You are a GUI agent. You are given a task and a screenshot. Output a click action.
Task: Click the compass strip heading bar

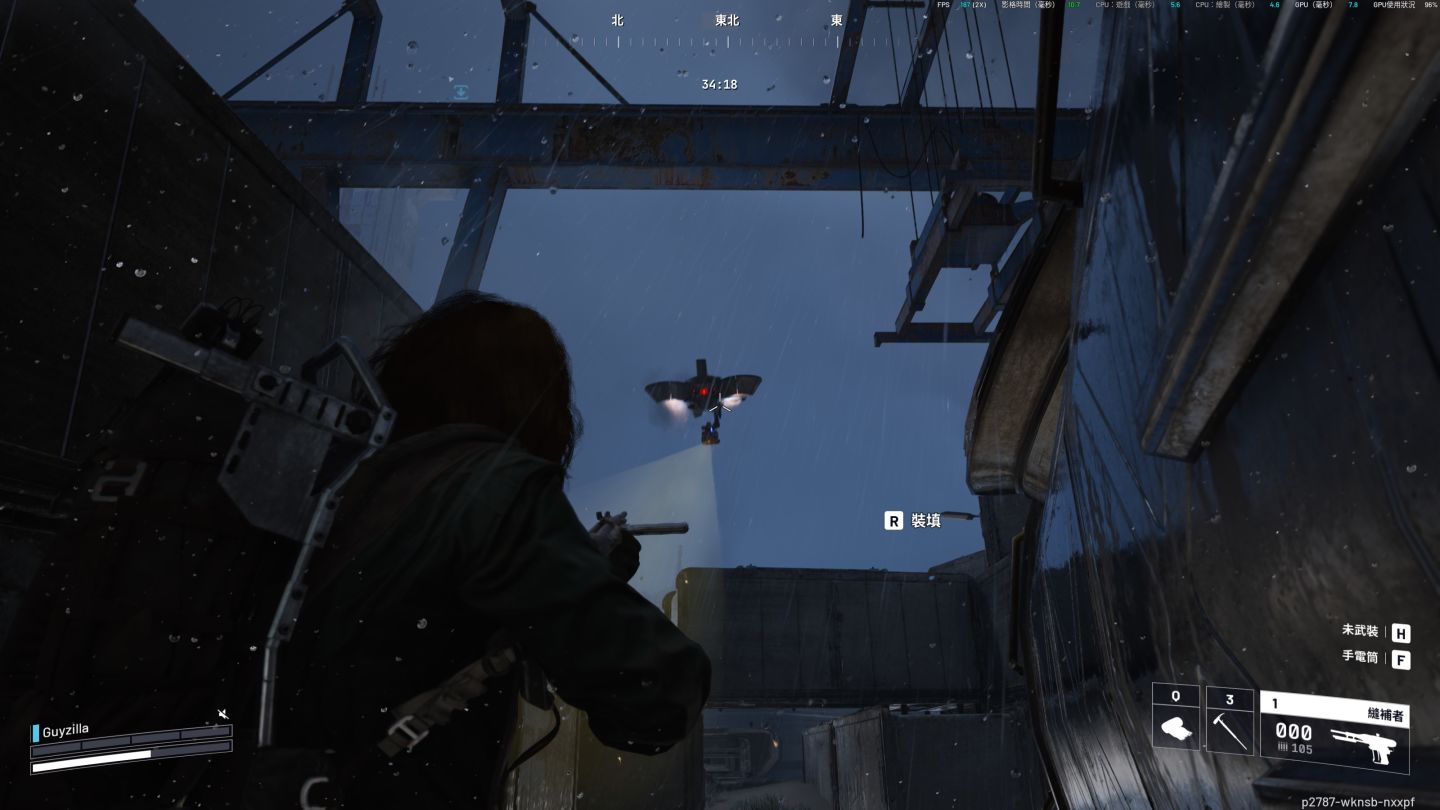pyautogui.click(x=726, y=41)
